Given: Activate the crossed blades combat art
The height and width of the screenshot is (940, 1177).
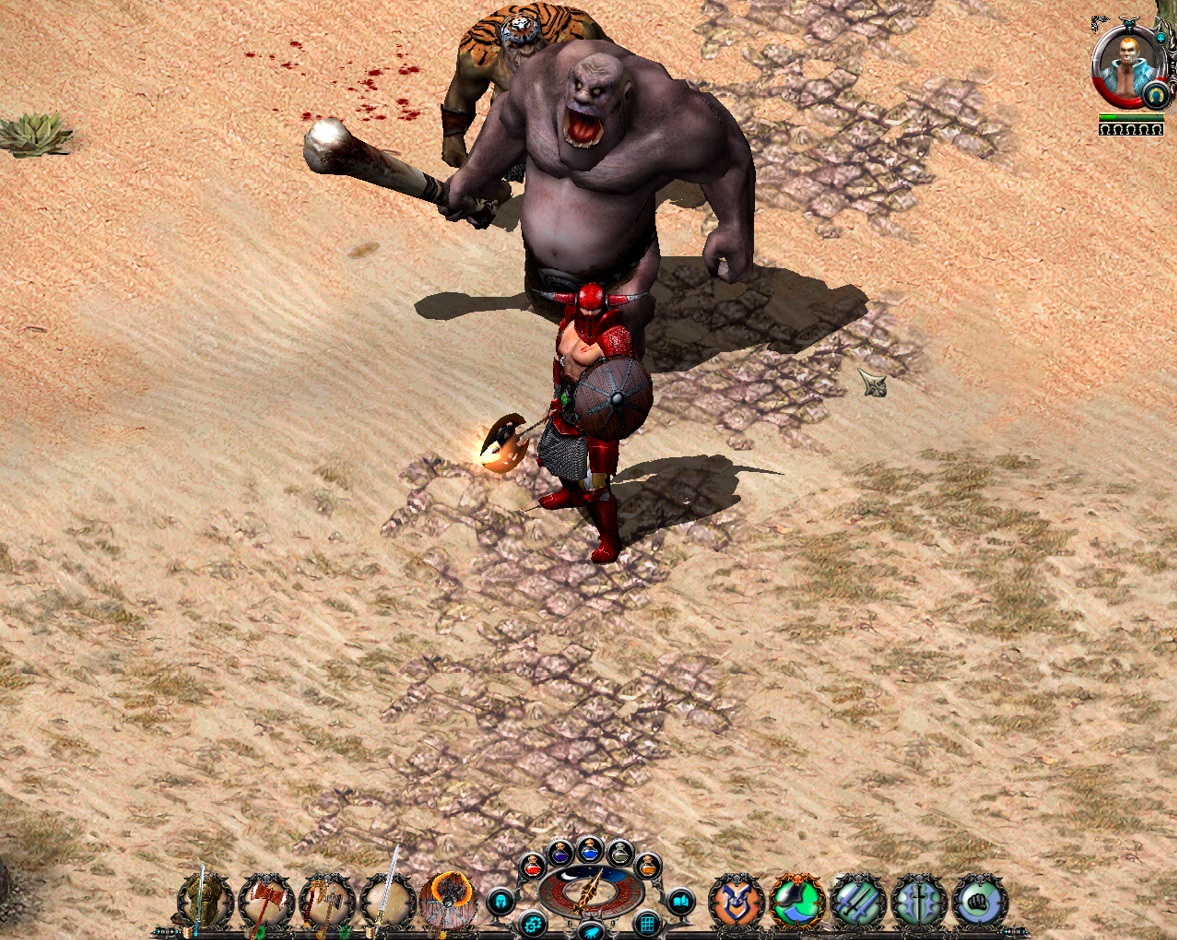Looking at the screenshot, I should pos(859,901).
